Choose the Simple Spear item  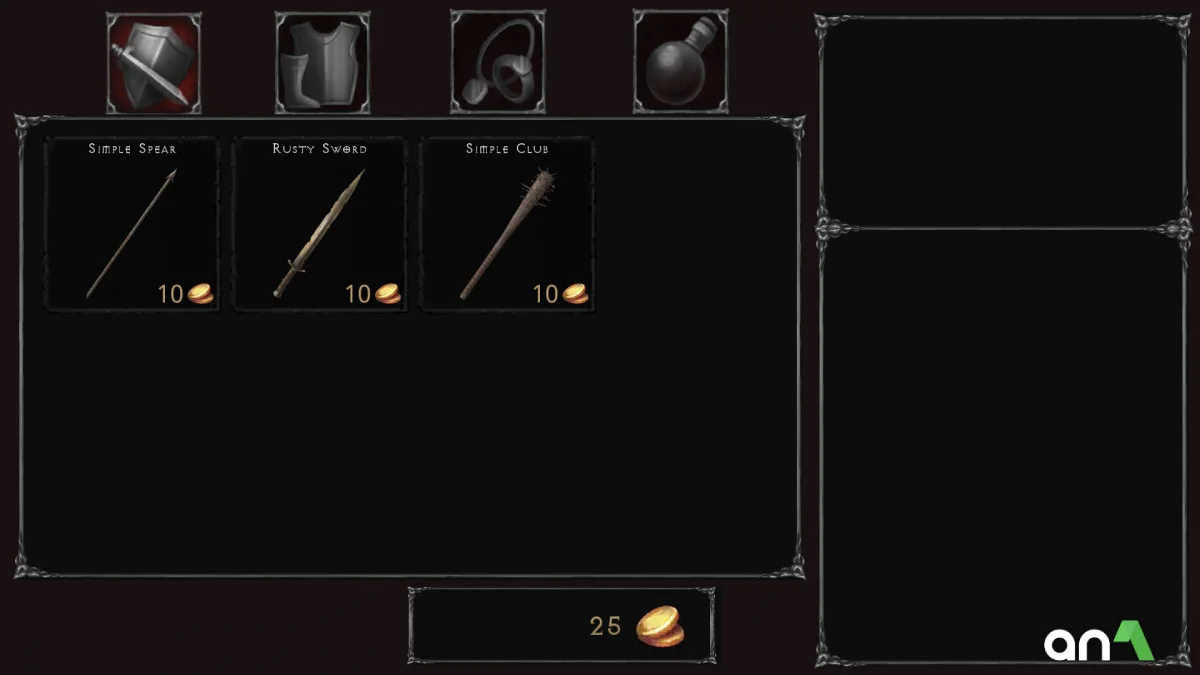tap(132, 224)
